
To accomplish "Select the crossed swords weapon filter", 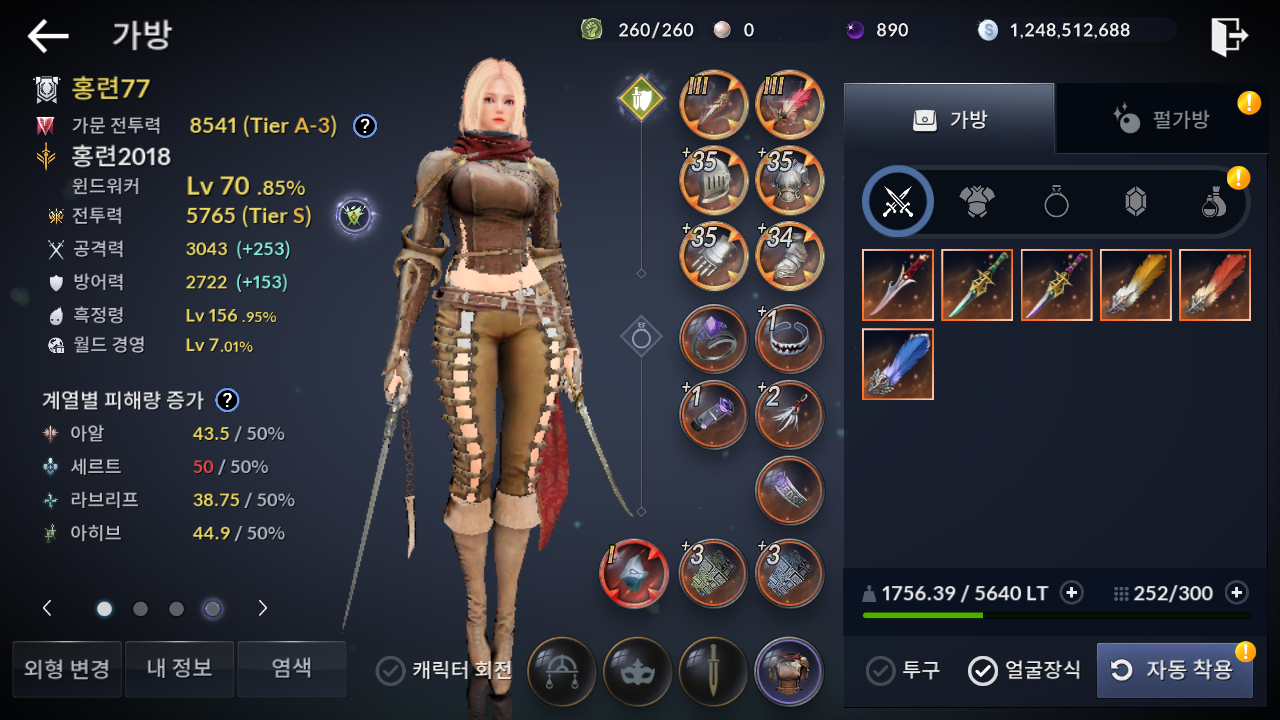I will 898,201.
